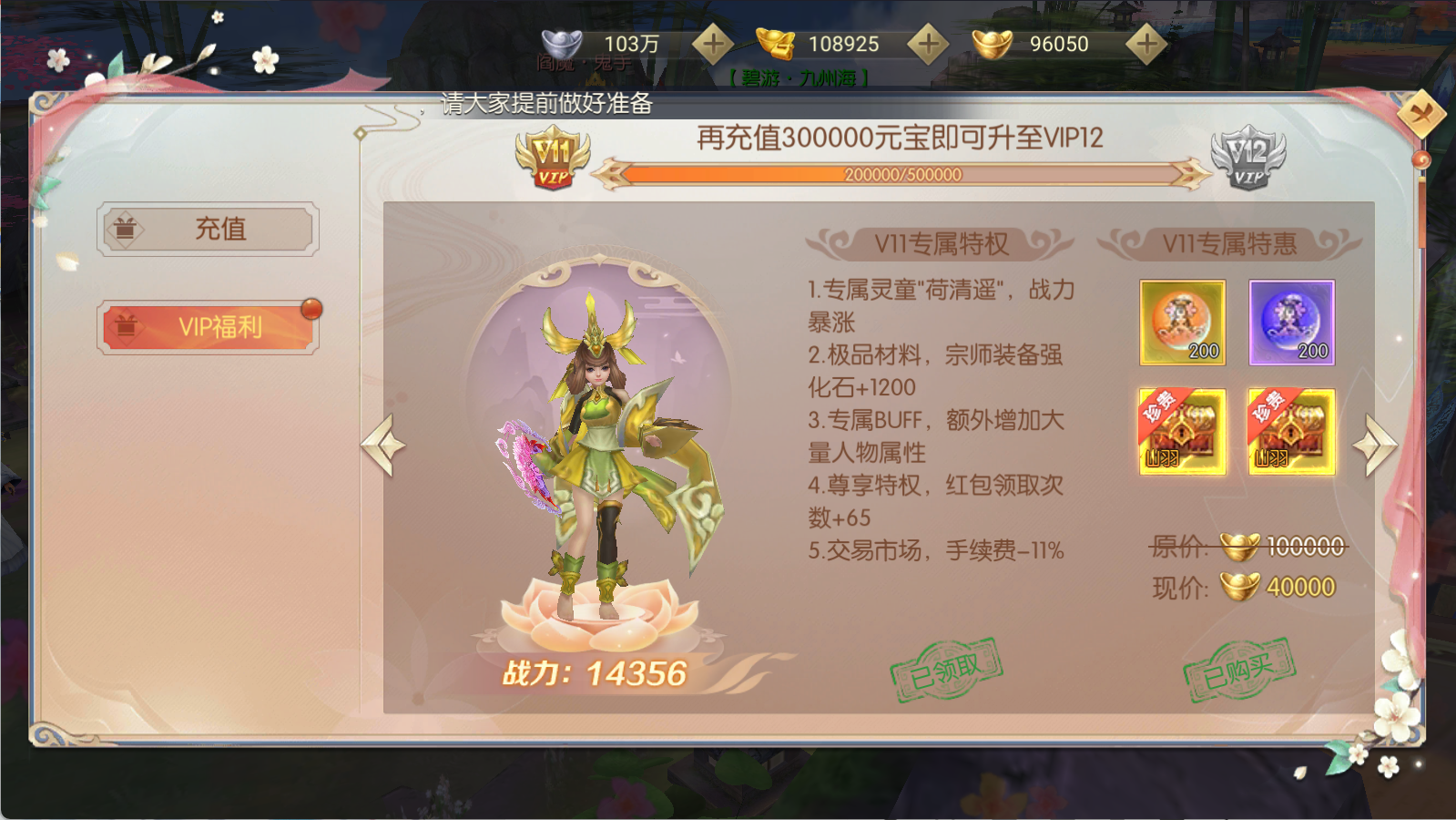
Task: Click the plus button next to silver ingots
Action: 713,41
